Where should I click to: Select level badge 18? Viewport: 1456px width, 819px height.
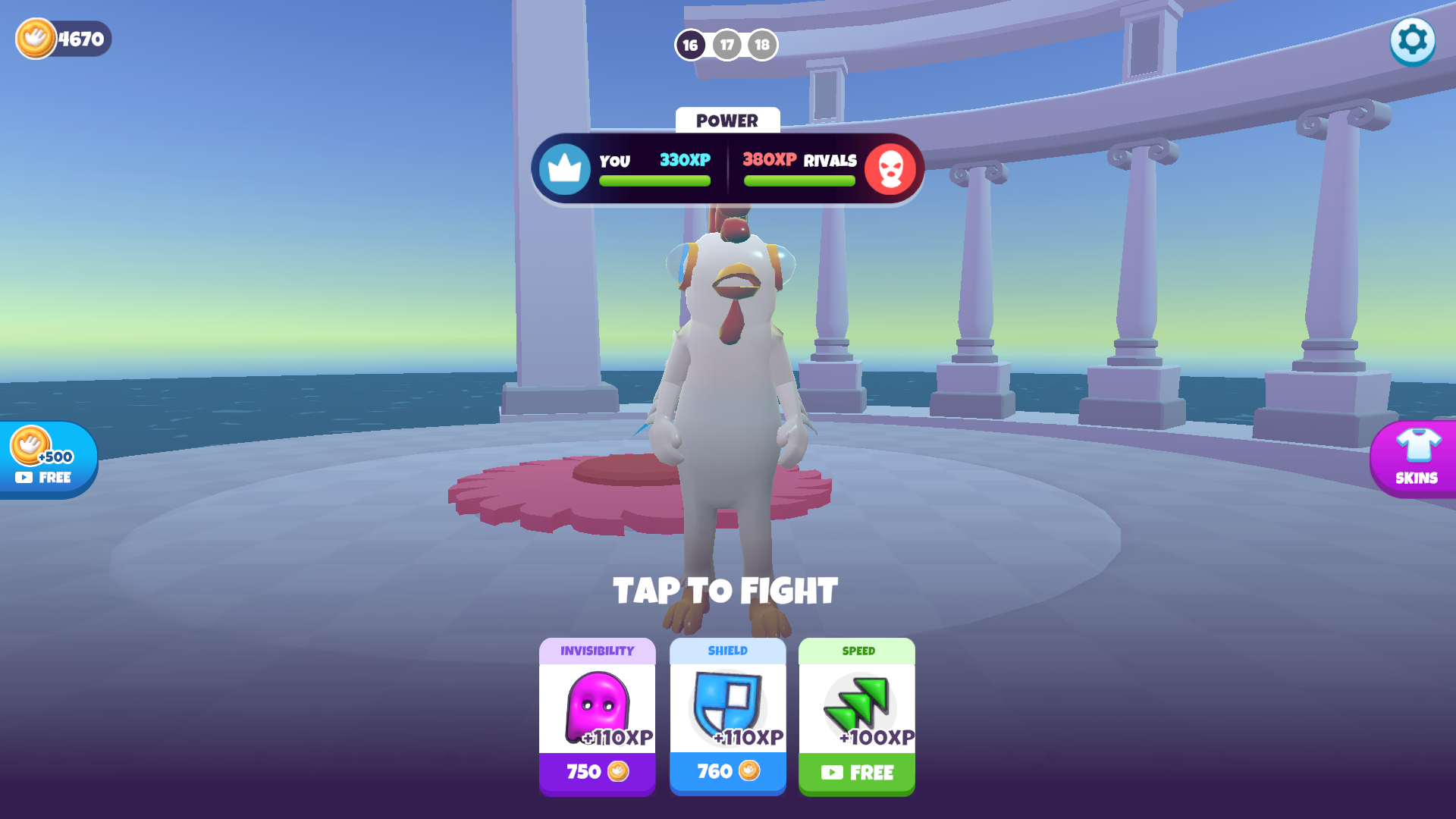(761, 45)
